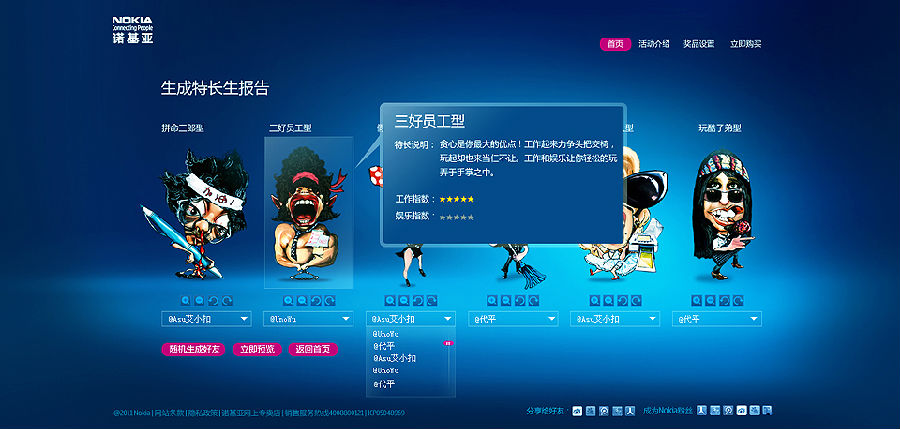The width and height of the screenshot is (900, 429).
Task: Open the @UnoWi dropdown under 三好员工型
Action: click(x=308, y=319)
